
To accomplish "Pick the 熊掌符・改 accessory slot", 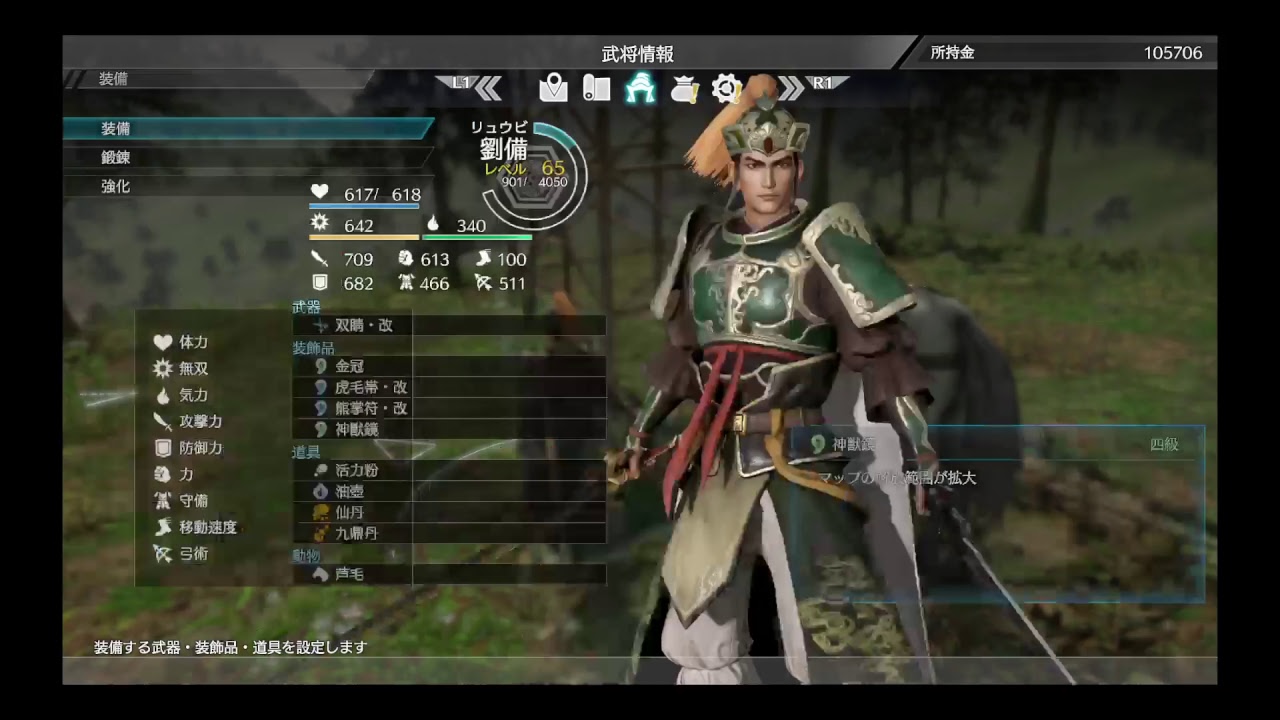I will coord(450,408).
